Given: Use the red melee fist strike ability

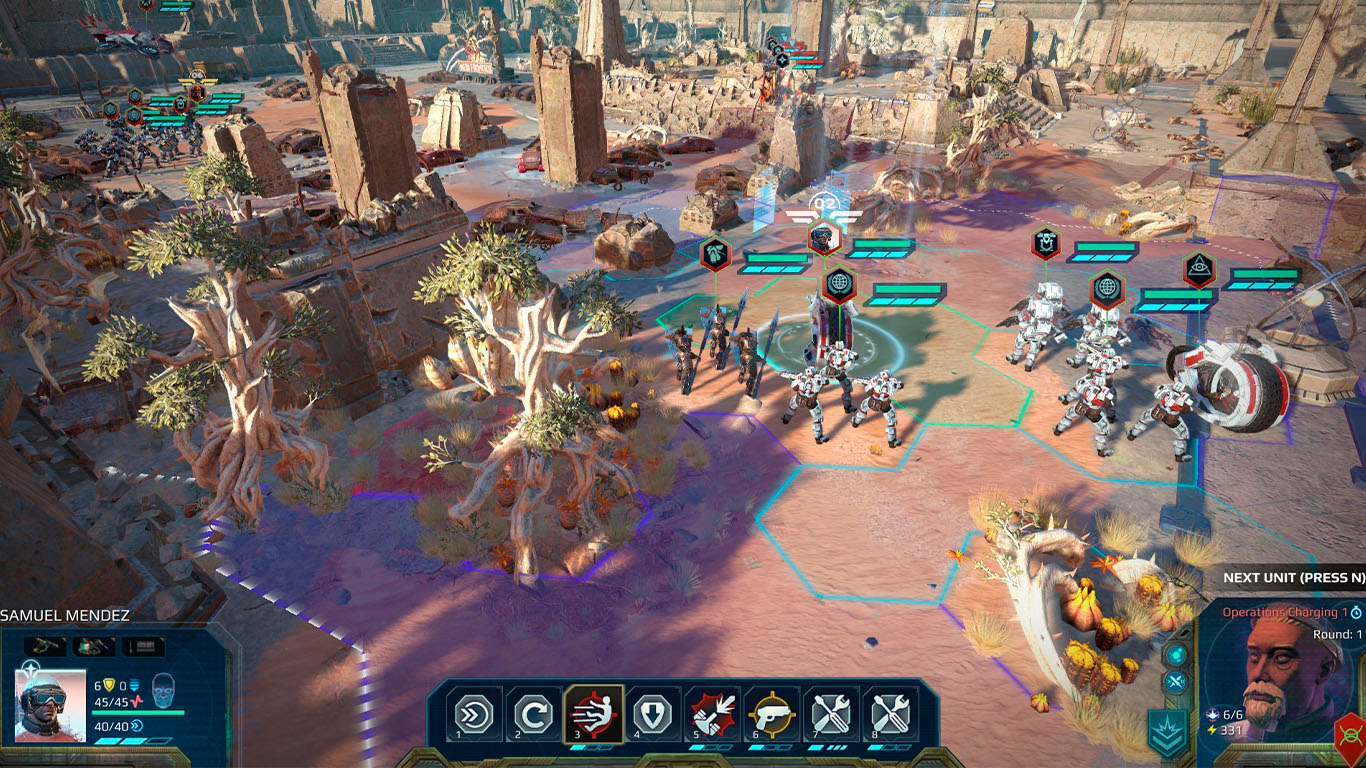Looking at the screenshot, I should [x=712, y=715].
